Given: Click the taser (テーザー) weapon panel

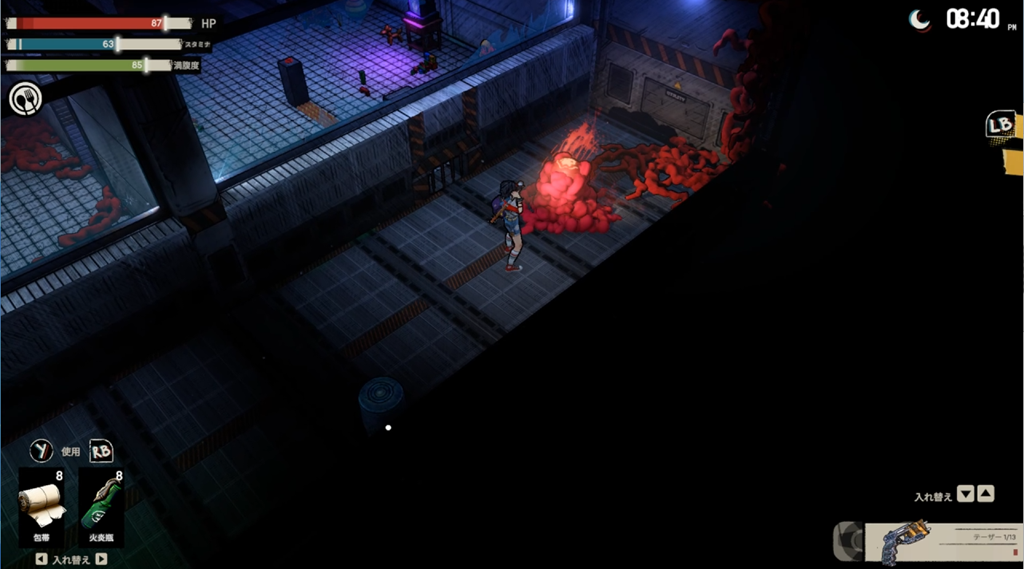Looking at the screenshot, I should coord(940,541).
